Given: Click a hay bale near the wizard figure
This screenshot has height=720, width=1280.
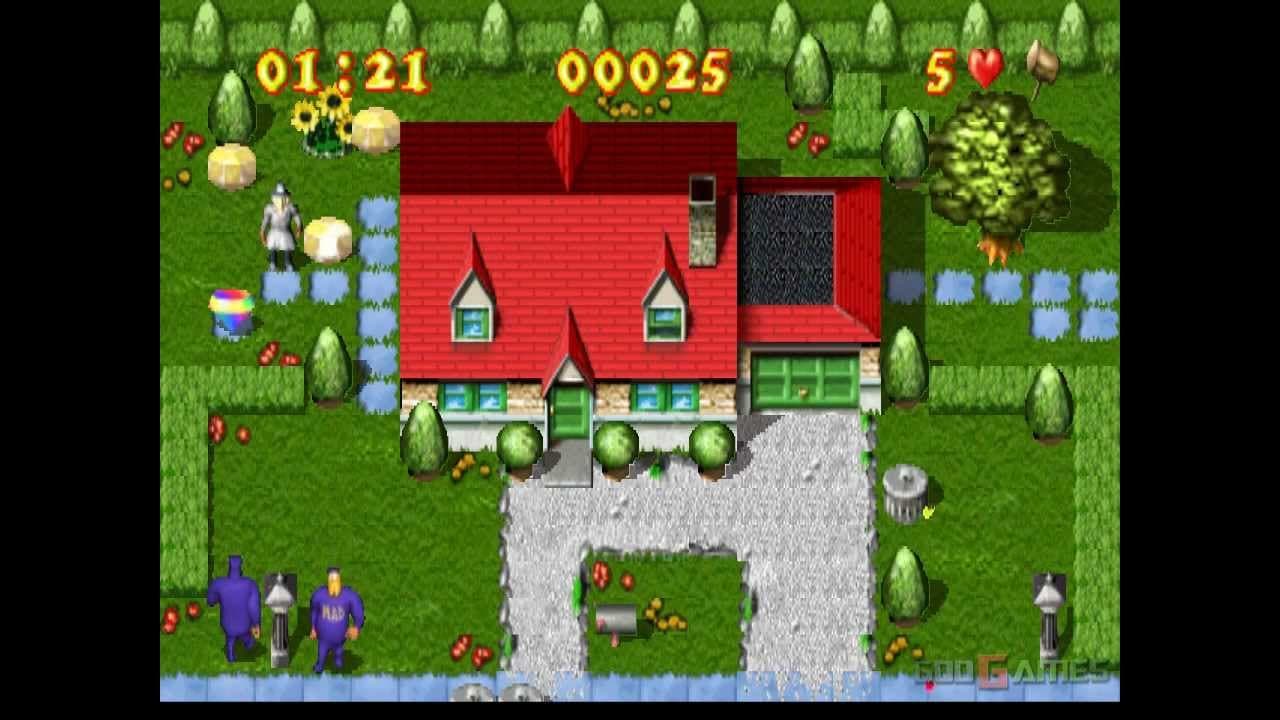Looking at the screenshot, I should (x=328, y=233).
